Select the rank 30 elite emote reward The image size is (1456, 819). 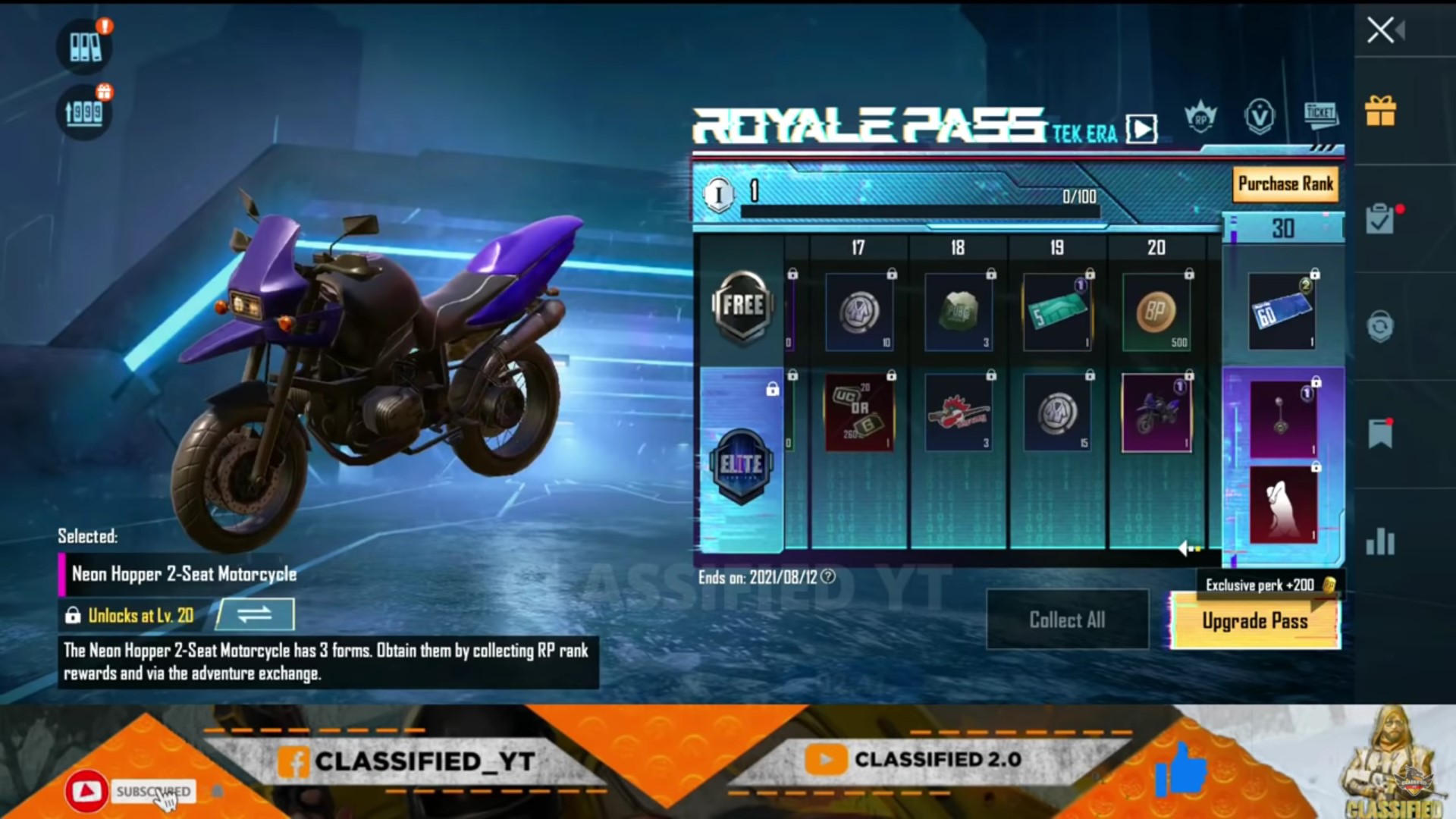click(1283, 504)
